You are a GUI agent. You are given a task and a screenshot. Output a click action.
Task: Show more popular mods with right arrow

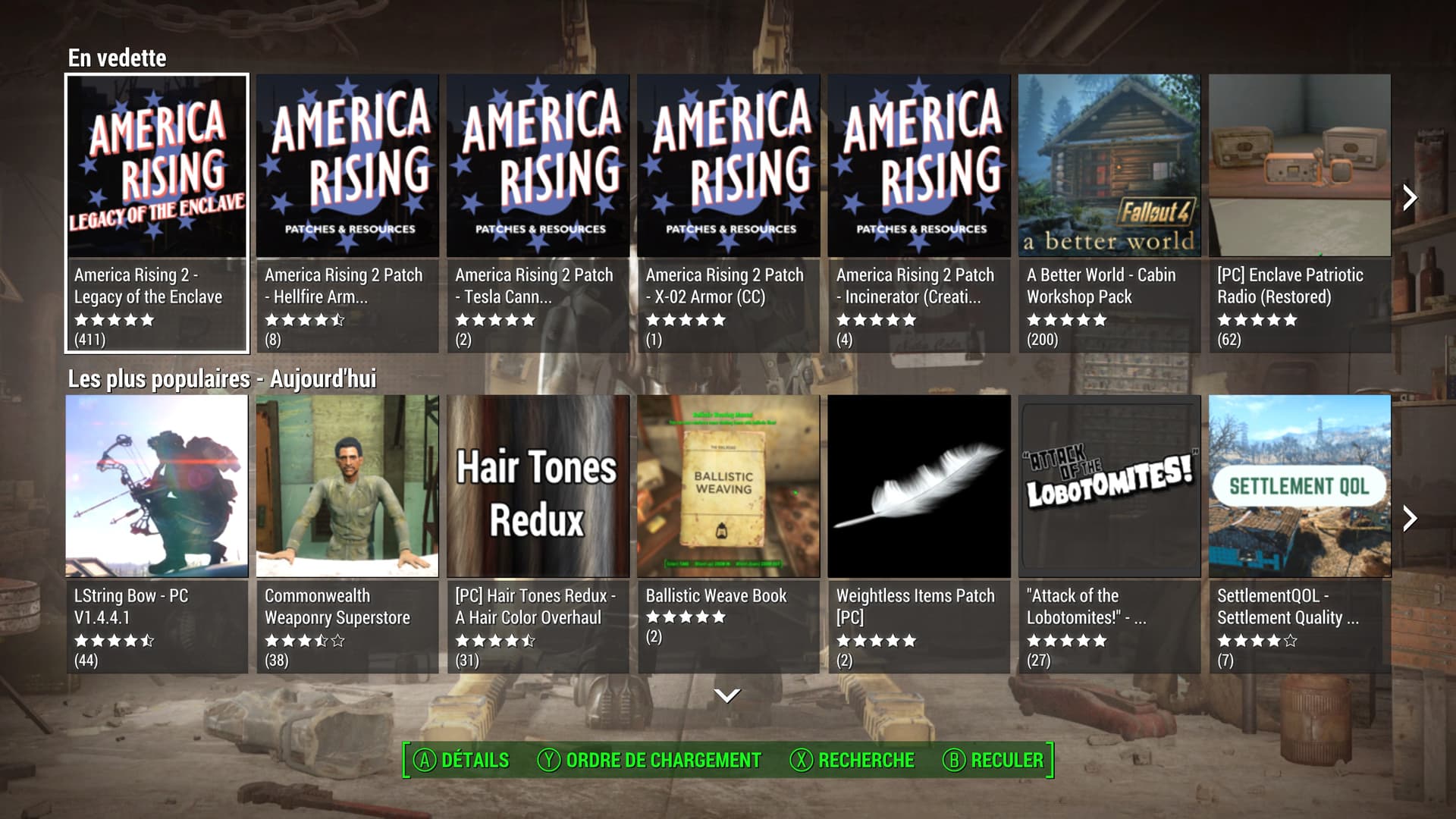point(1410,519)
